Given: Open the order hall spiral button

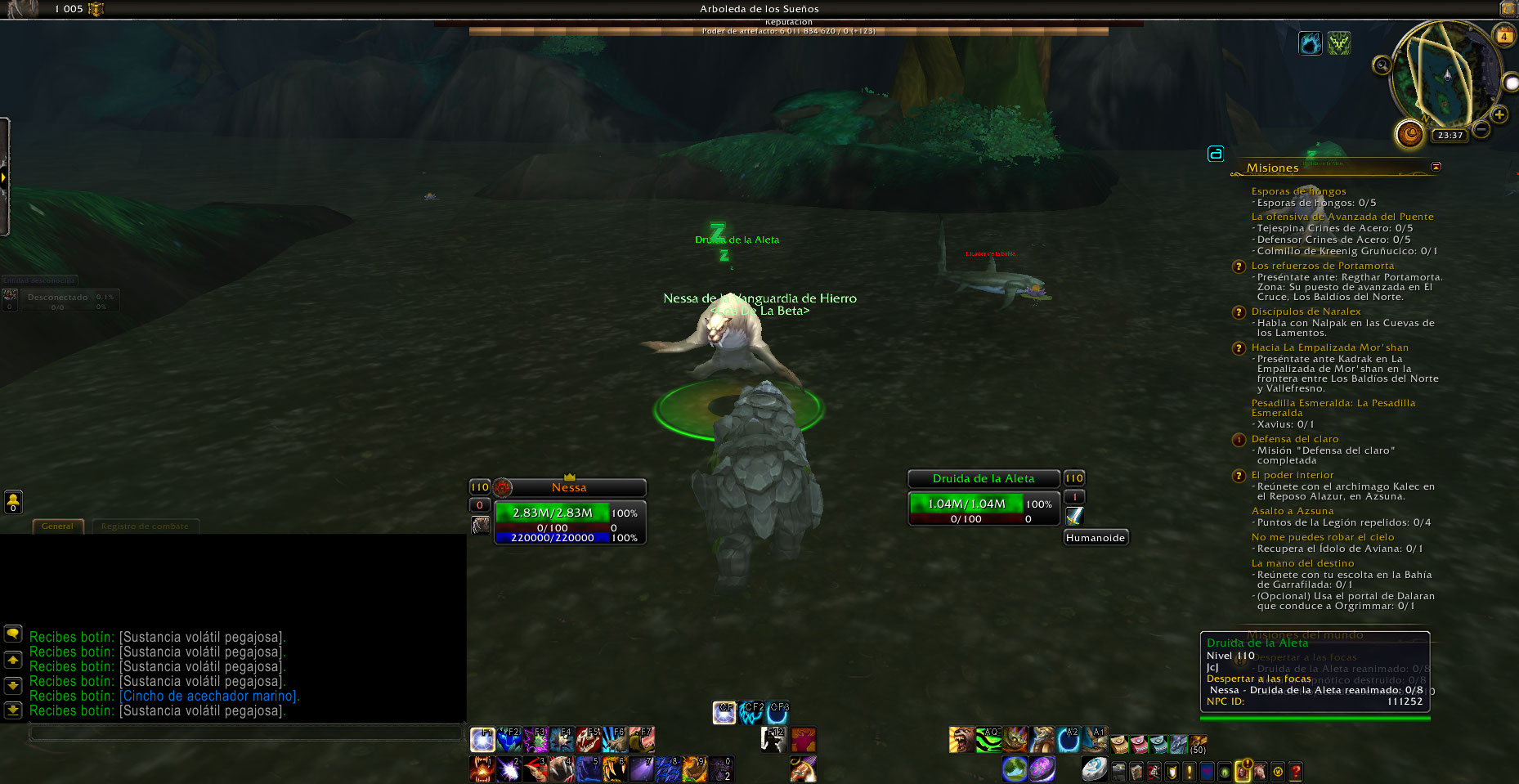Looking at the screenshot, I should pos(1409,133).
